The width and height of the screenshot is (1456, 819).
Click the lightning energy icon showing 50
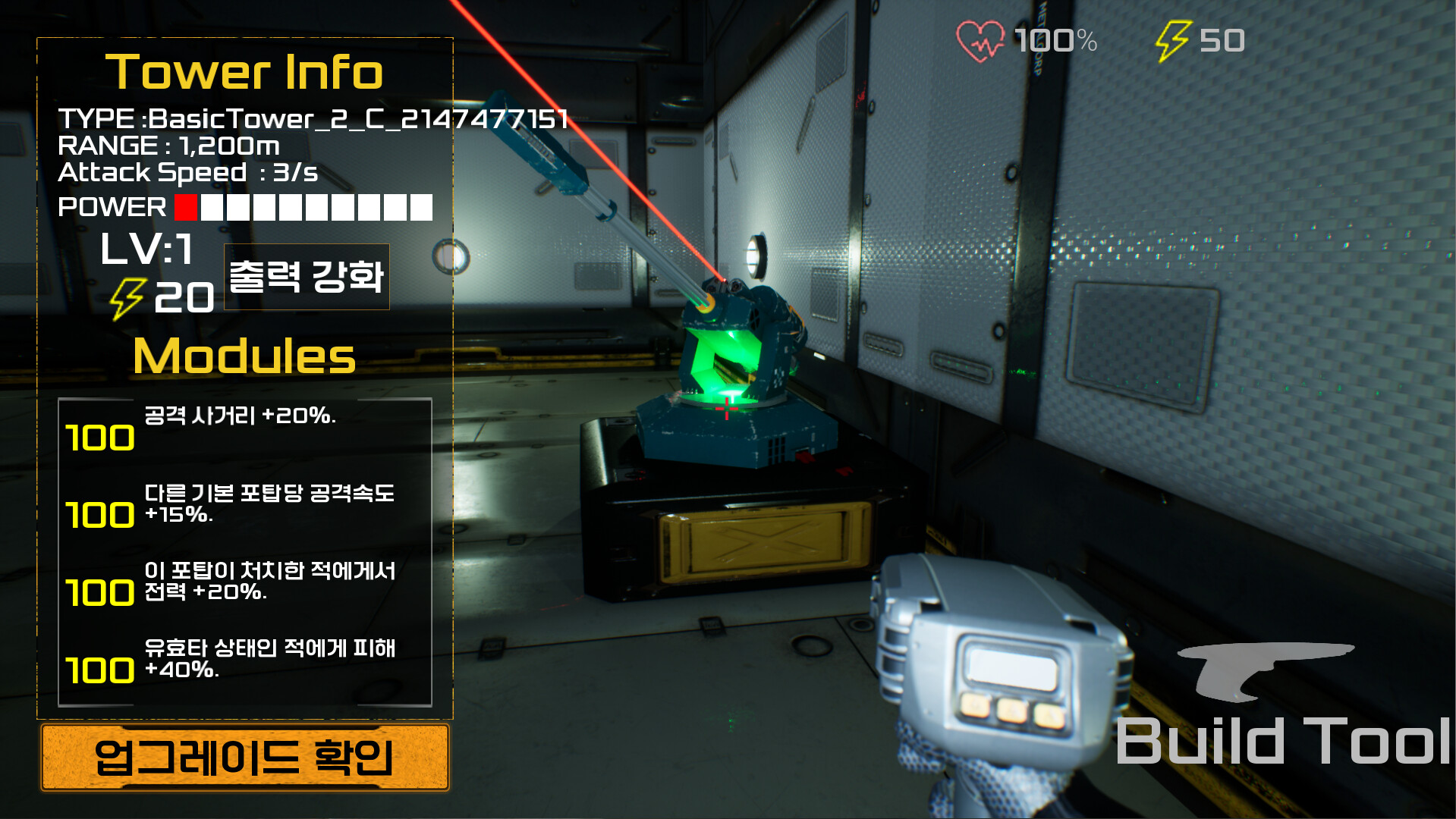coord(1172,39)
